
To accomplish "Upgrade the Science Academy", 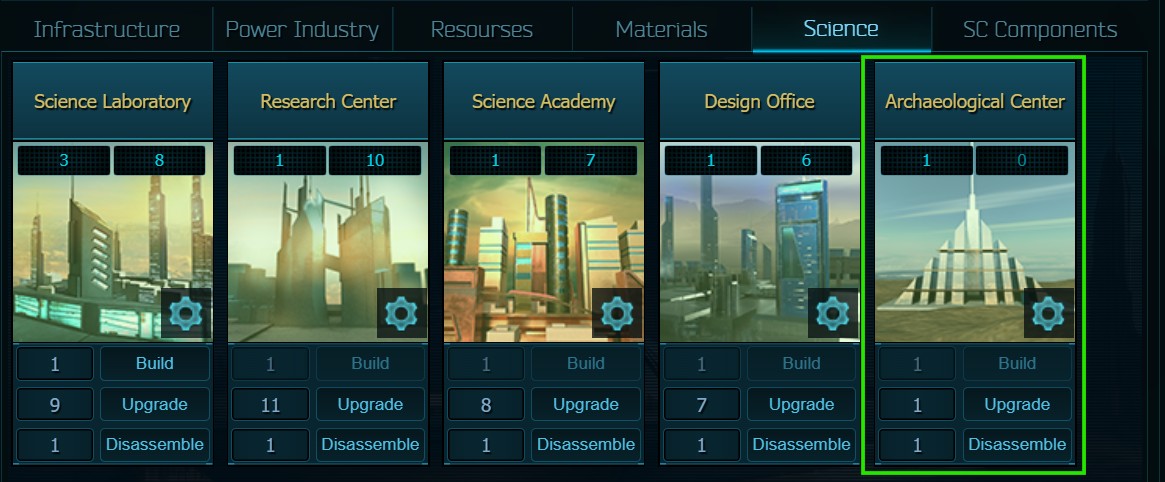I will tap(586, 405).
